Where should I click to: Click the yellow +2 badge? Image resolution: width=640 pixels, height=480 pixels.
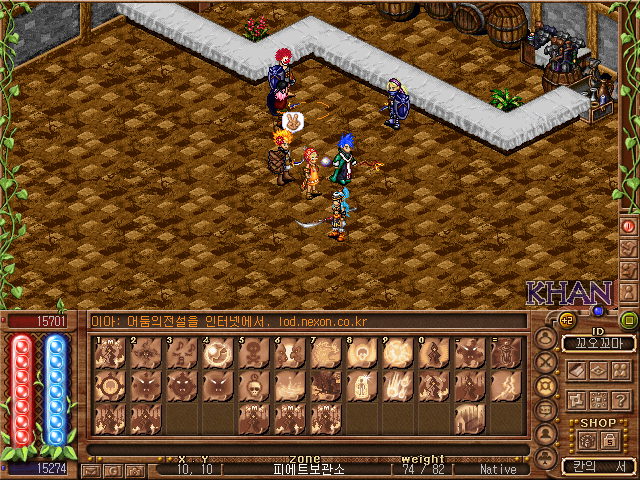tap(567, 321)
